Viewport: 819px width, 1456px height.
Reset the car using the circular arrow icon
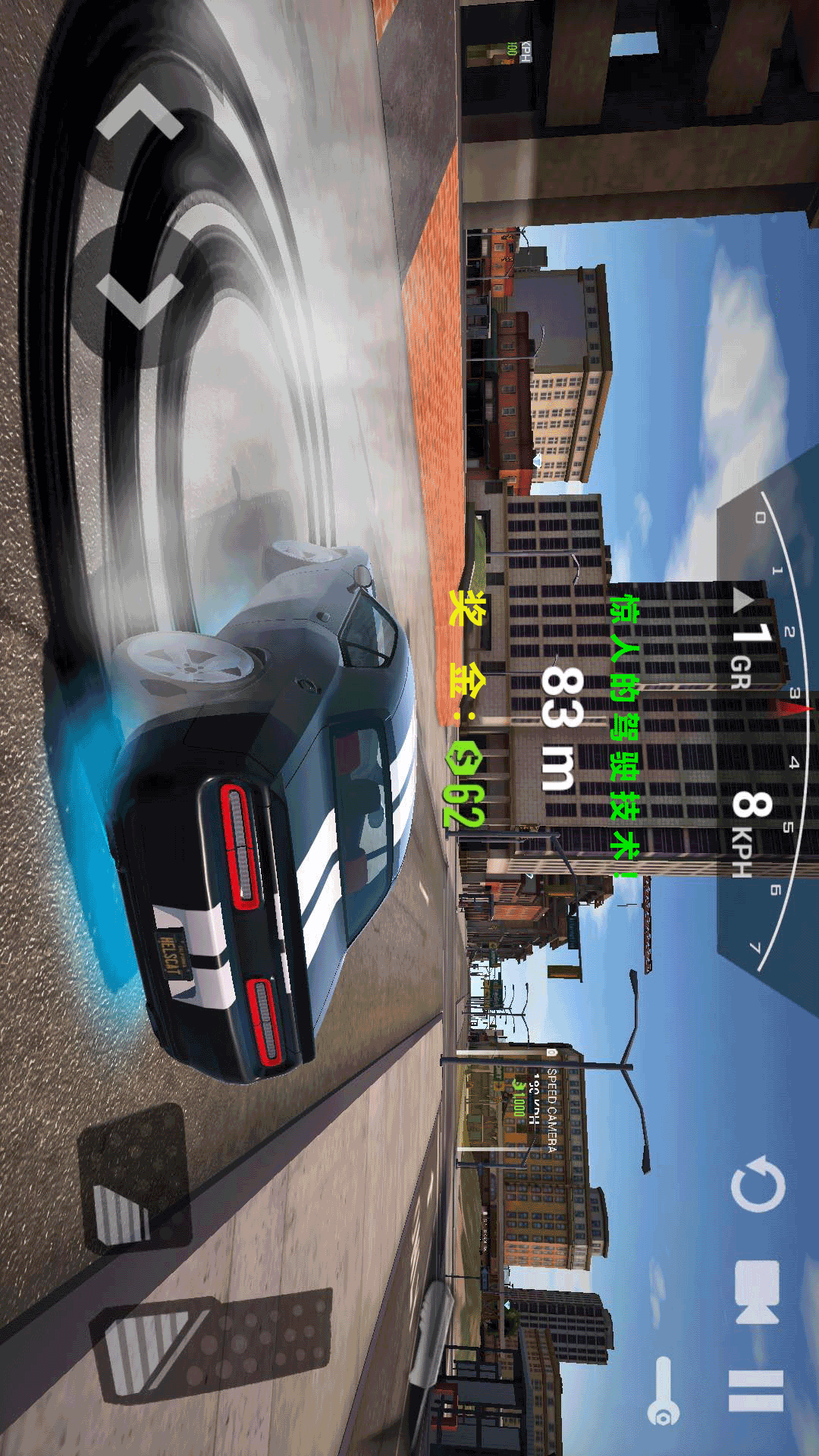[x=758, y=1185]
